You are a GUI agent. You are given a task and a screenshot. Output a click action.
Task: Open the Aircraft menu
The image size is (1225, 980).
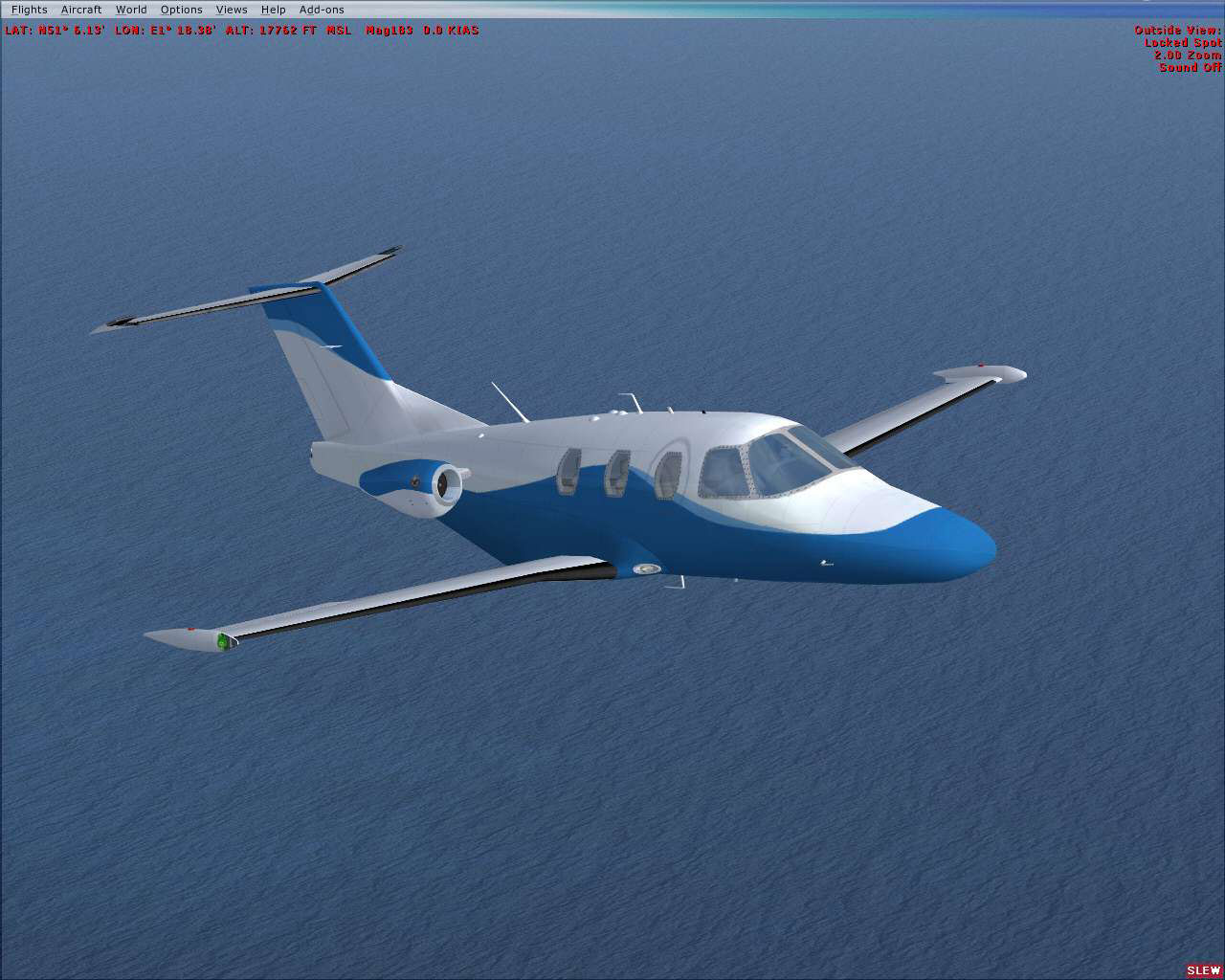click(x=80, y=9)
